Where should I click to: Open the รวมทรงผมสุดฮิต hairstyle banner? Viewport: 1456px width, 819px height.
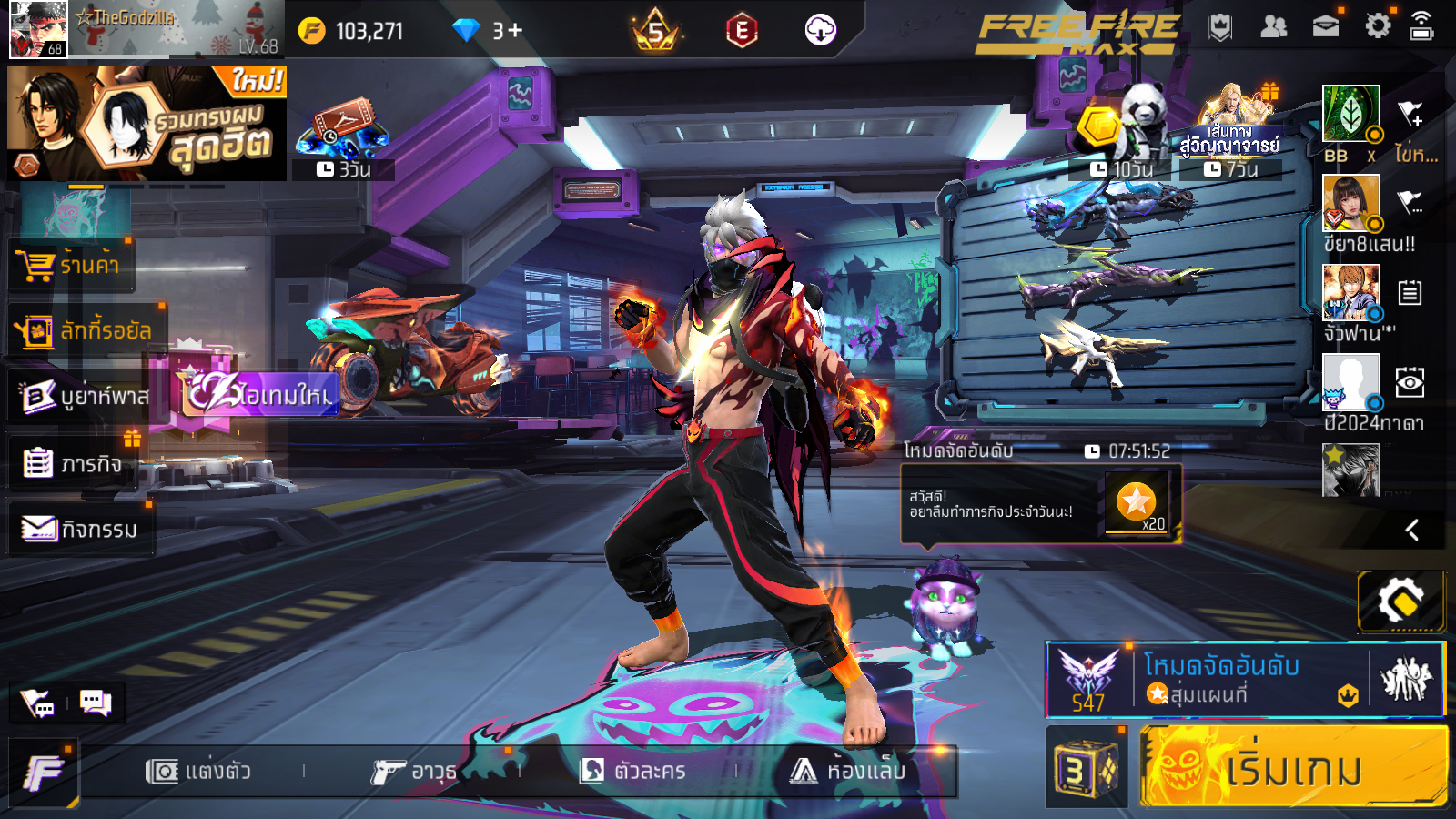pyautogui.click(x=147, y=123)
